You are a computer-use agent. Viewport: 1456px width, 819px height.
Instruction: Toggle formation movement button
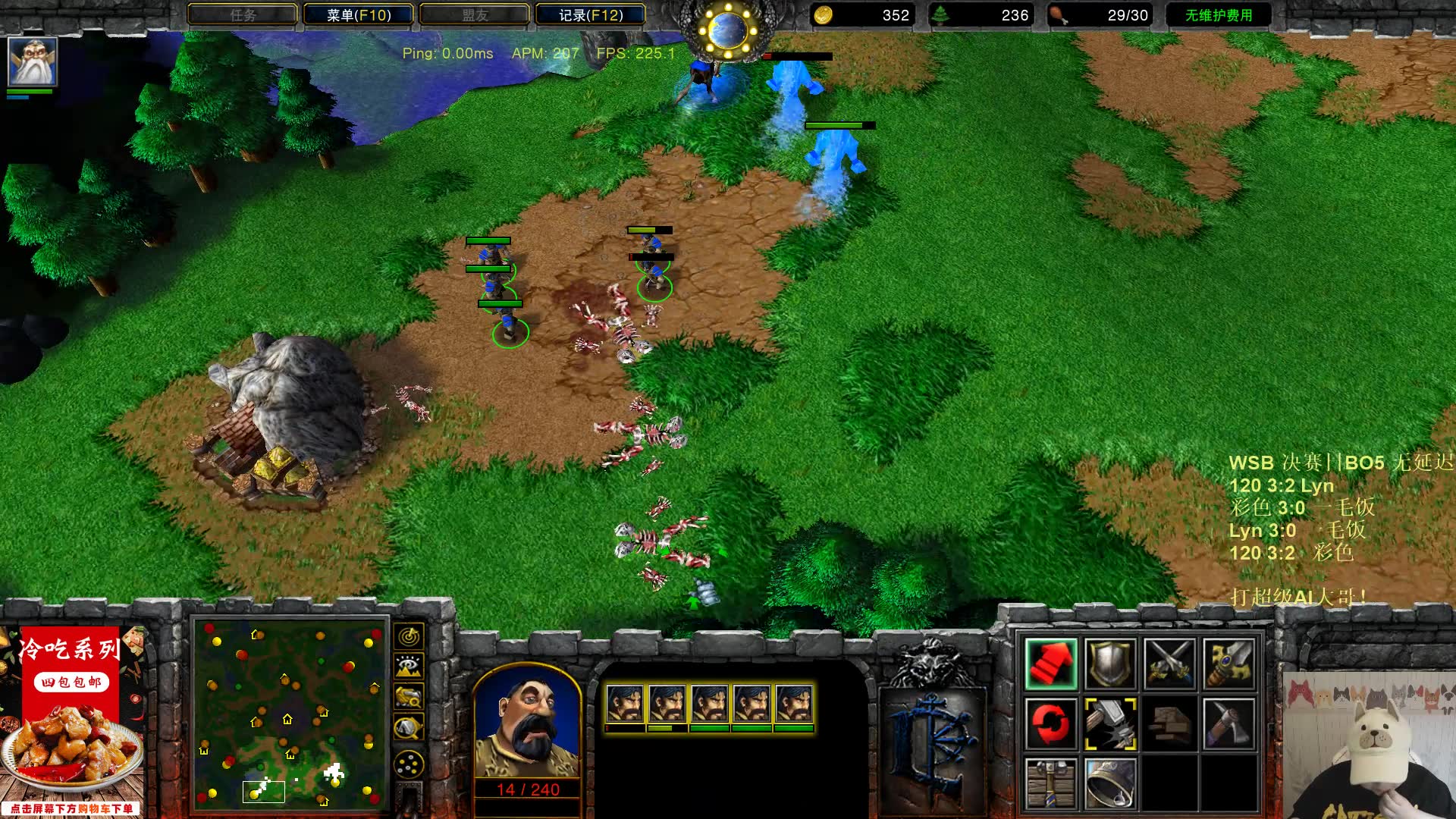pyautogui.click(x=409, y=764)
